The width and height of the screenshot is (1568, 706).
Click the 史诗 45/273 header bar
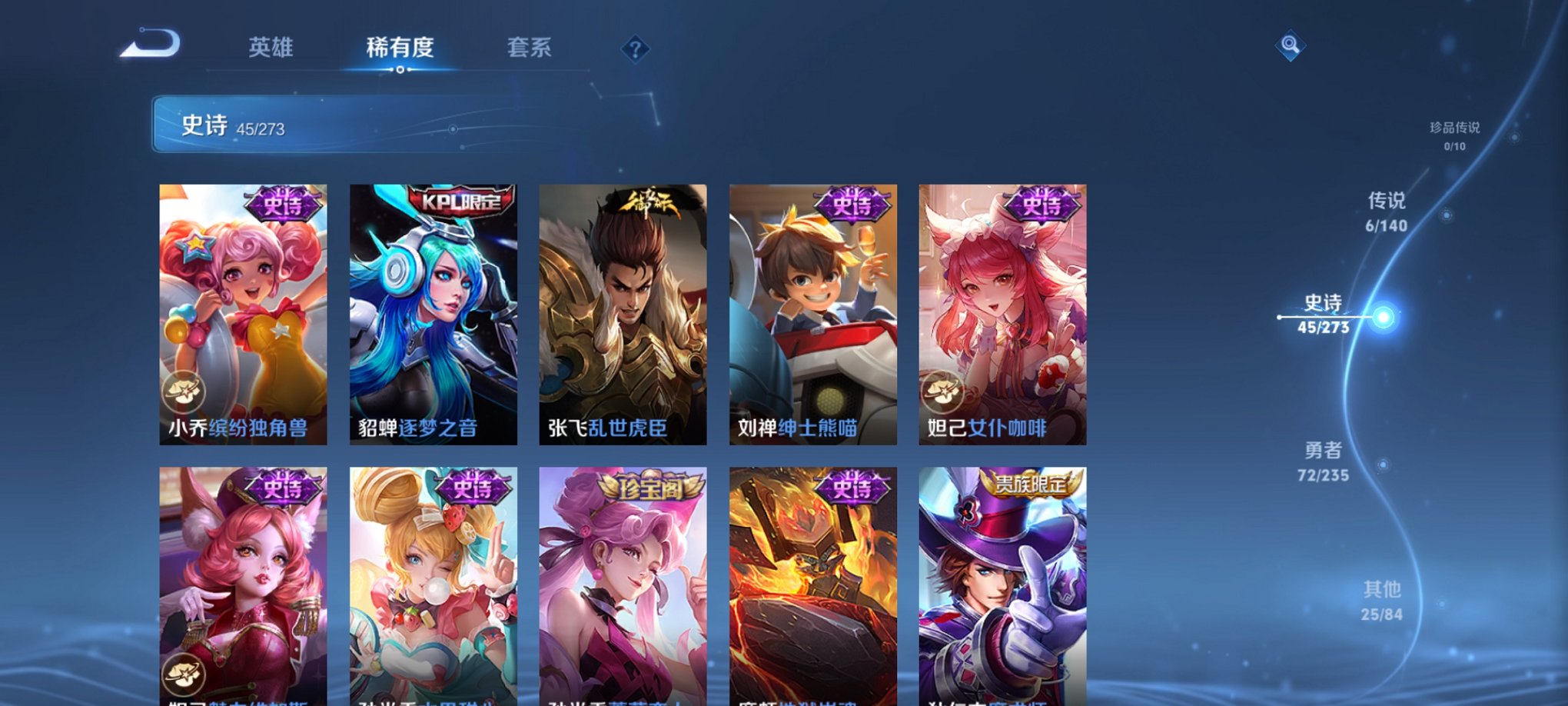pos(307,128)
